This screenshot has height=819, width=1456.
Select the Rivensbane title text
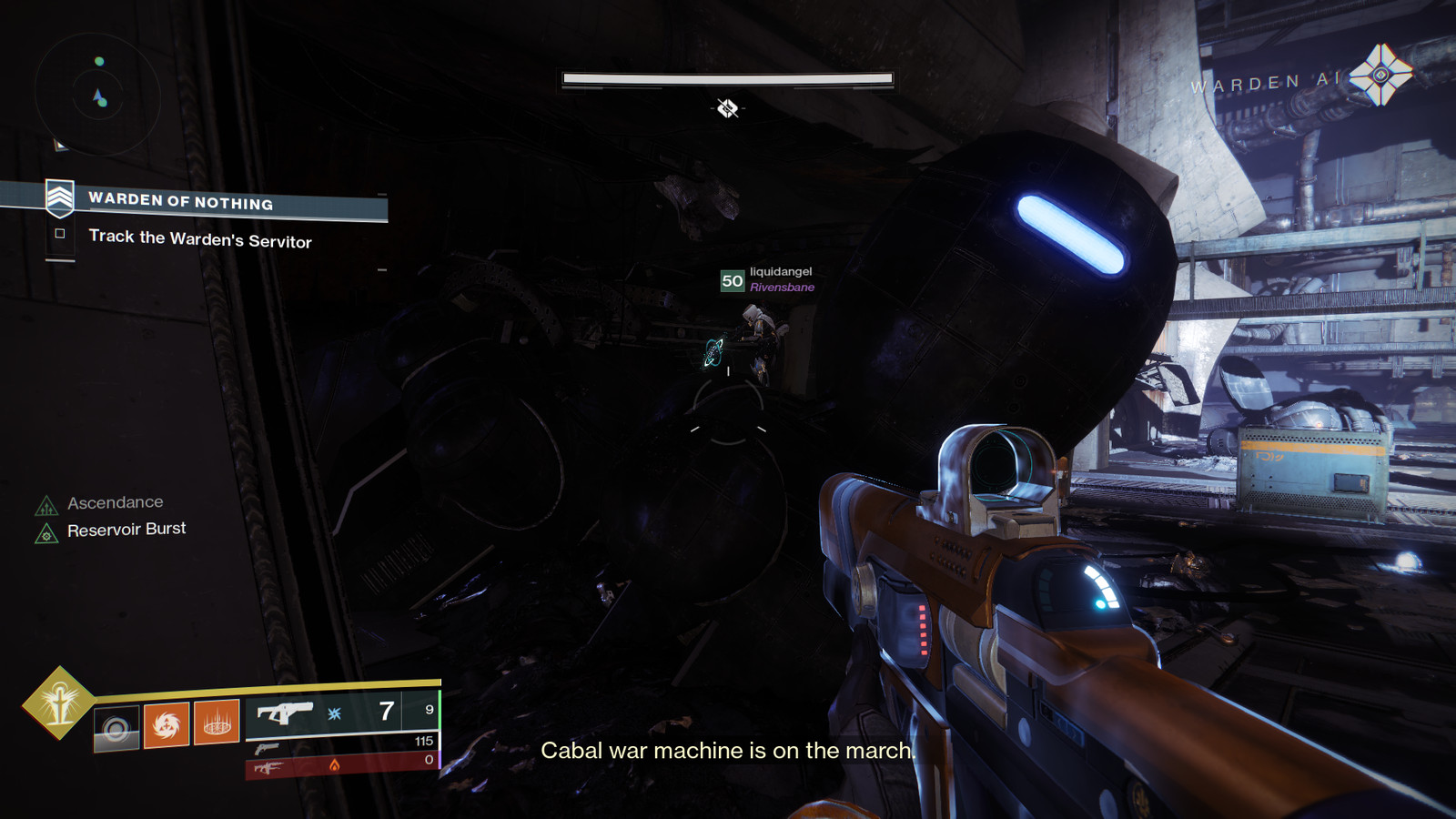click(784, 286)
